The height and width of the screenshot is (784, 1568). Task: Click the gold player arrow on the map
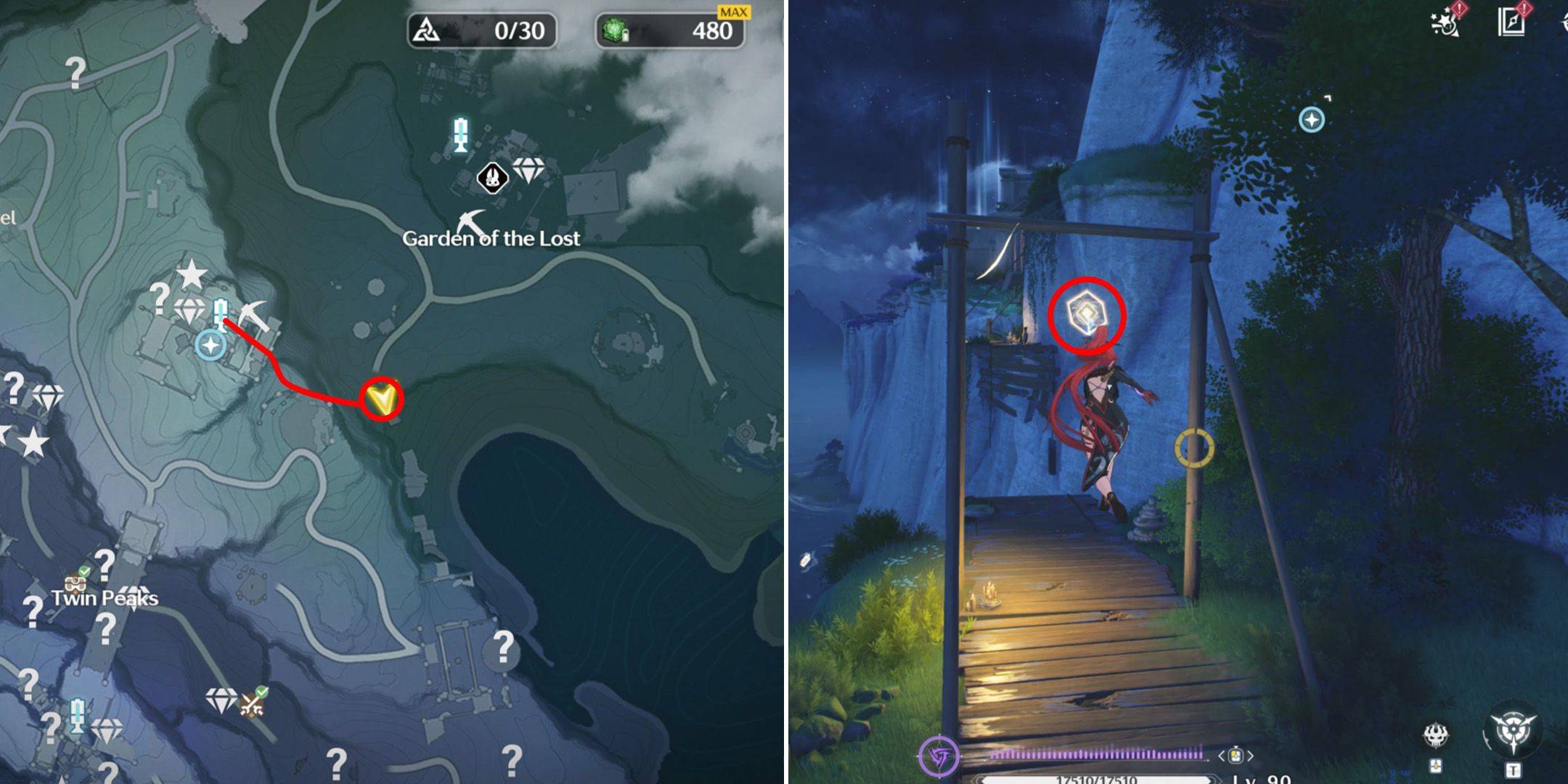(382, 399)
